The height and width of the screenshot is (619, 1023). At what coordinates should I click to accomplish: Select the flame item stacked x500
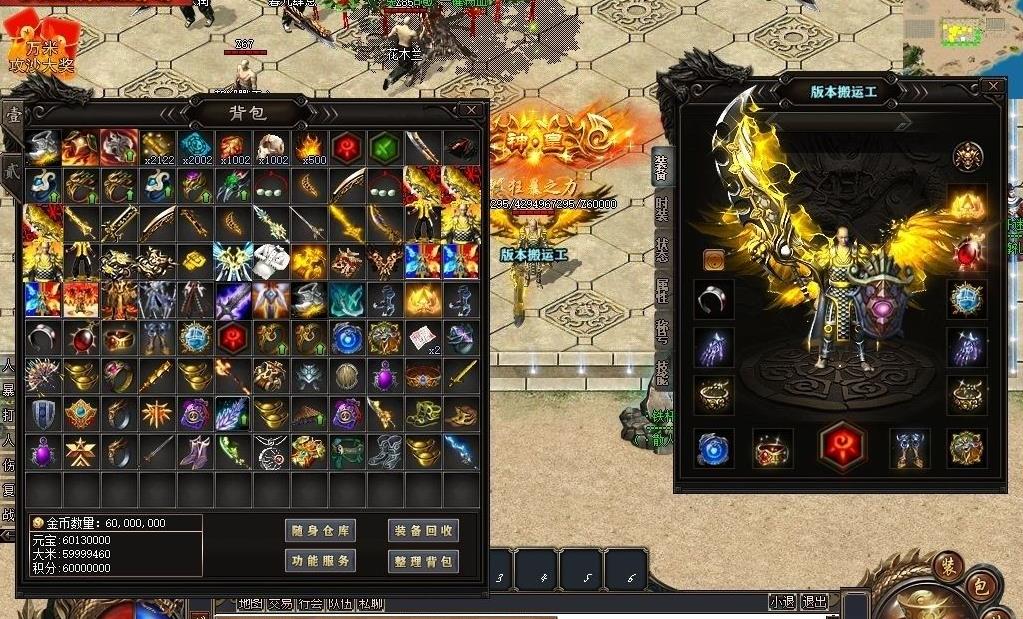point(309,147)
